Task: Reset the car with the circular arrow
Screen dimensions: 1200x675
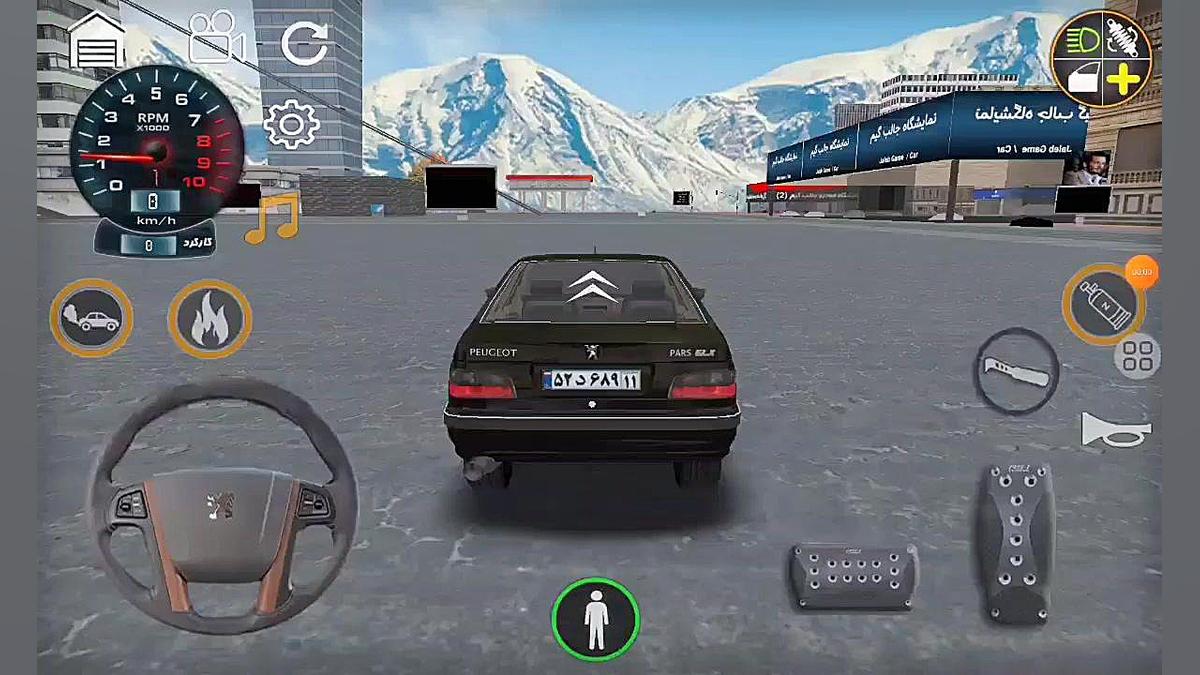Action: click(x=304, y=43)
